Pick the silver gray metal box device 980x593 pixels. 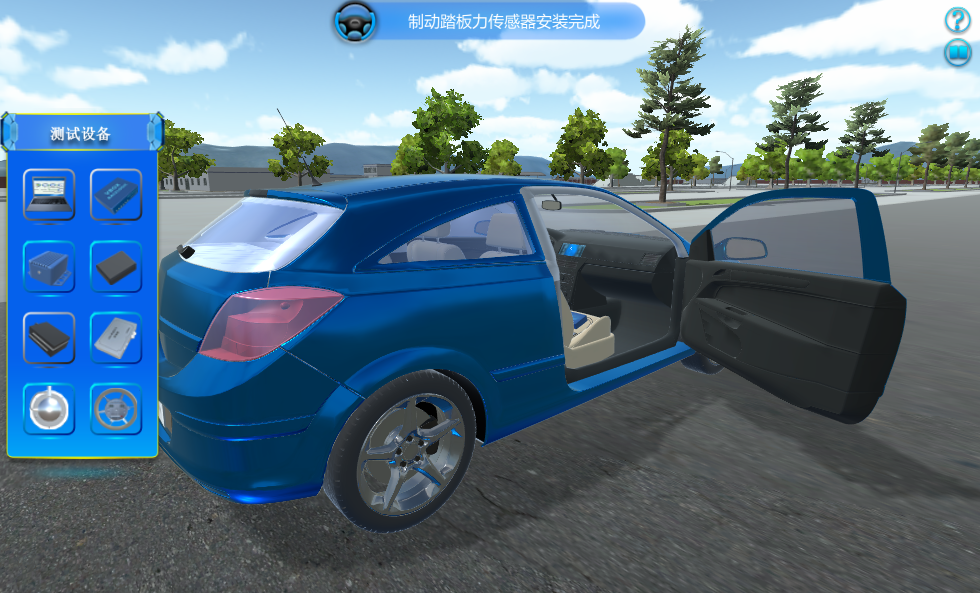pos(116,338)
